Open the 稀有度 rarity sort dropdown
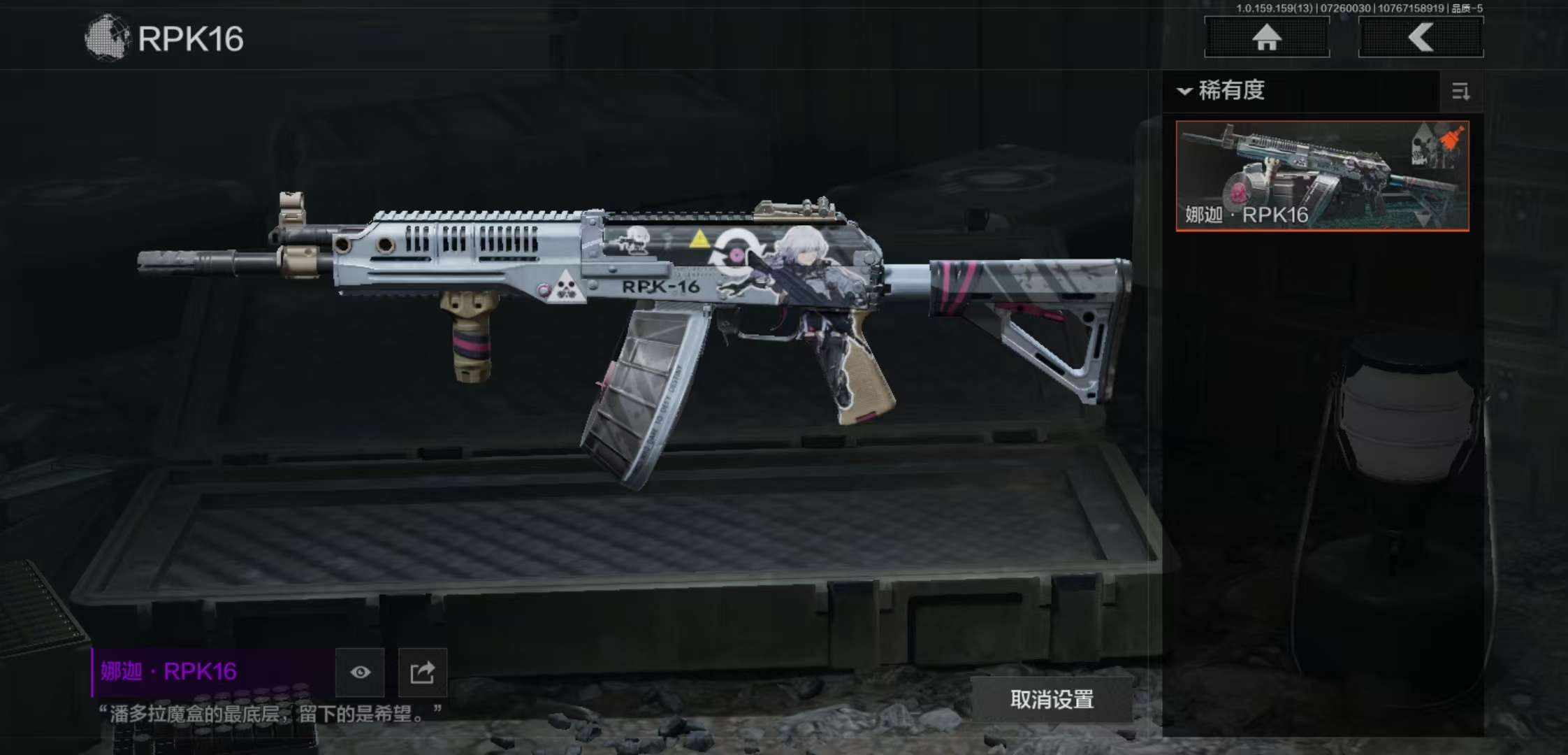The image size is (1568, 755). pyautogui.click(x=1223, y=91)
